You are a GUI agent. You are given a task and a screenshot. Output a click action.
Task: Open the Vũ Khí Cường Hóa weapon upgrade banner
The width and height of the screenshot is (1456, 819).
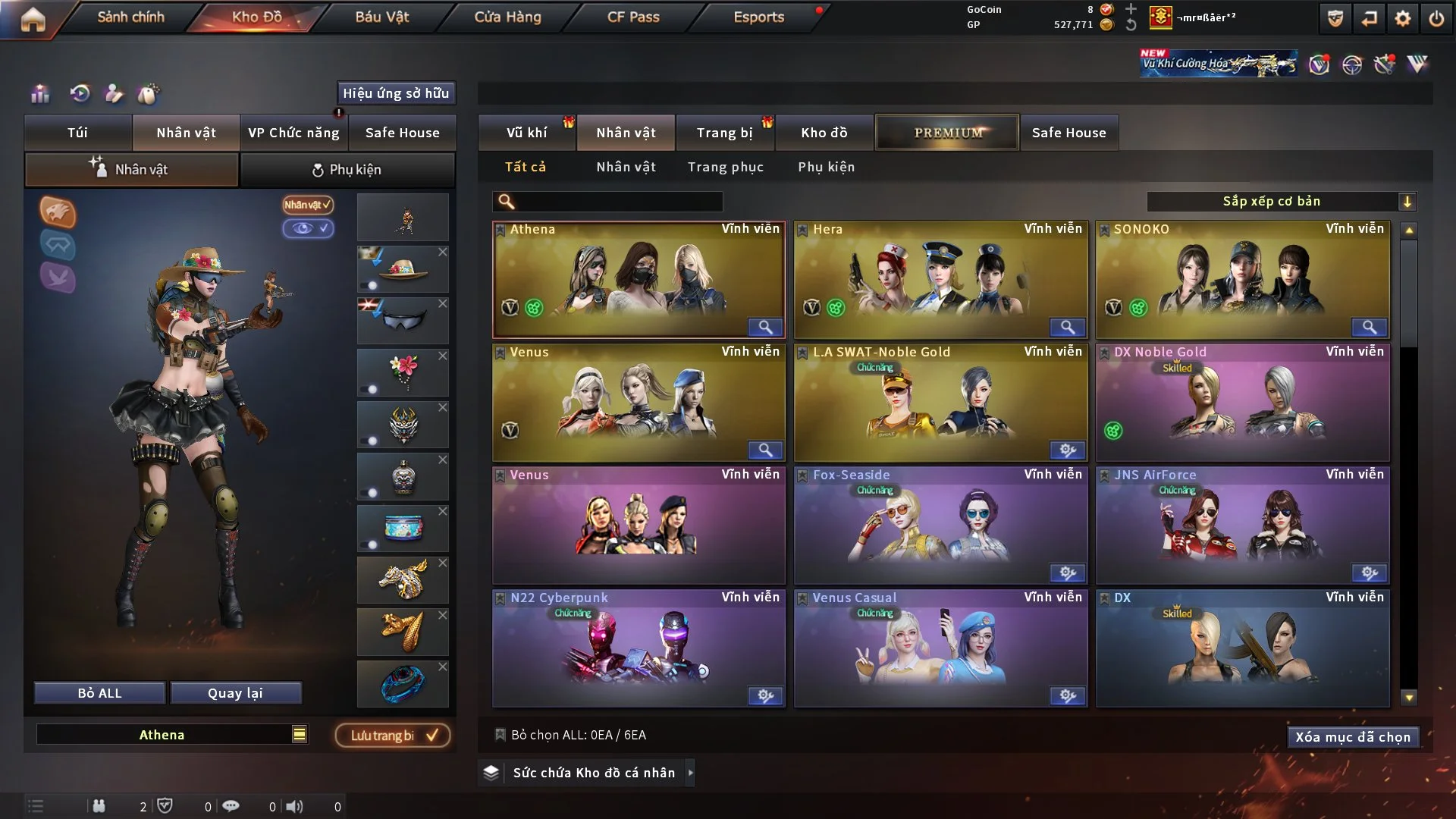pos(1218,62)
